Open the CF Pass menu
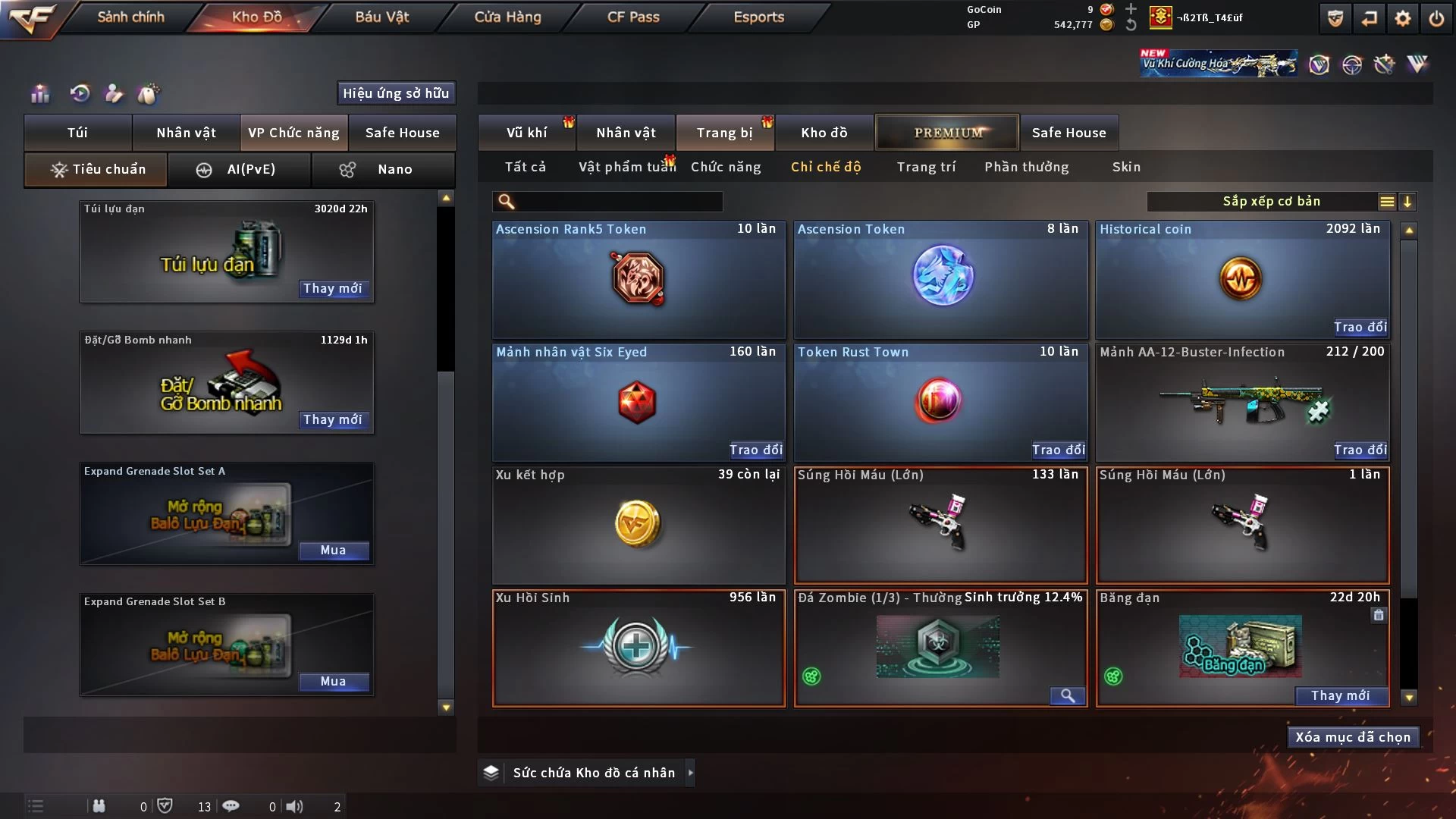1456x819 pixels. pos(633,17)
